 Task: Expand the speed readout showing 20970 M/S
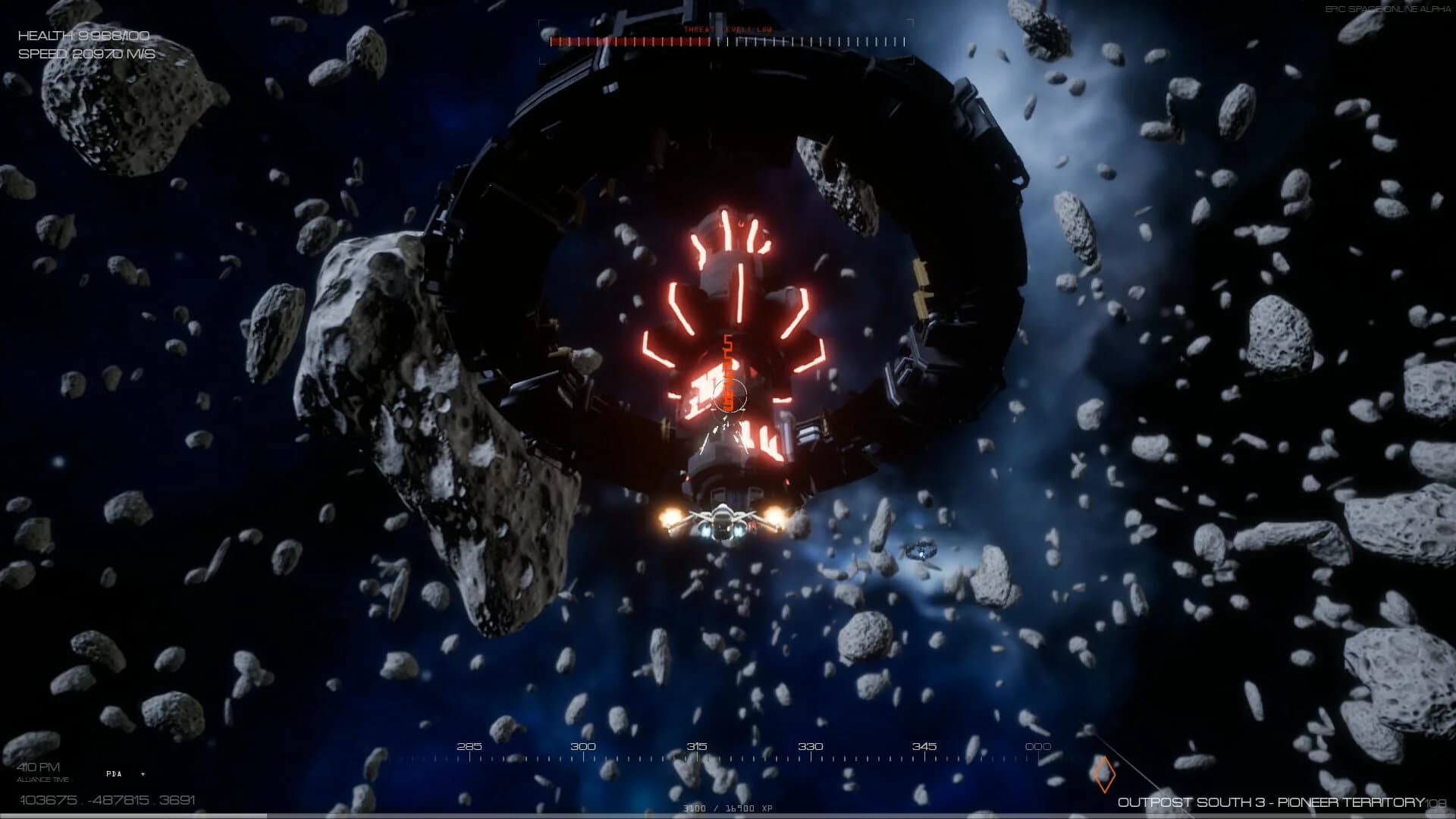[x=86, y=53]
